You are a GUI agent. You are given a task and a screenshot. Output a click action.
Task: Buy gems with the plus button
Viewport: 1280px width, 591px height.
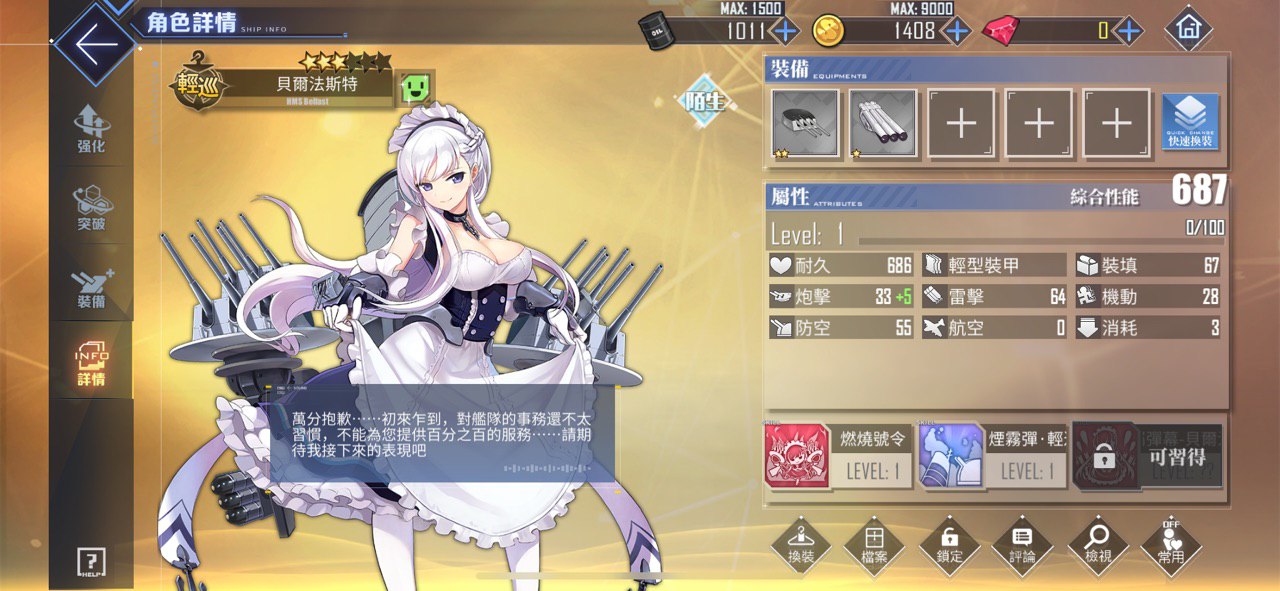(1129, 31)
